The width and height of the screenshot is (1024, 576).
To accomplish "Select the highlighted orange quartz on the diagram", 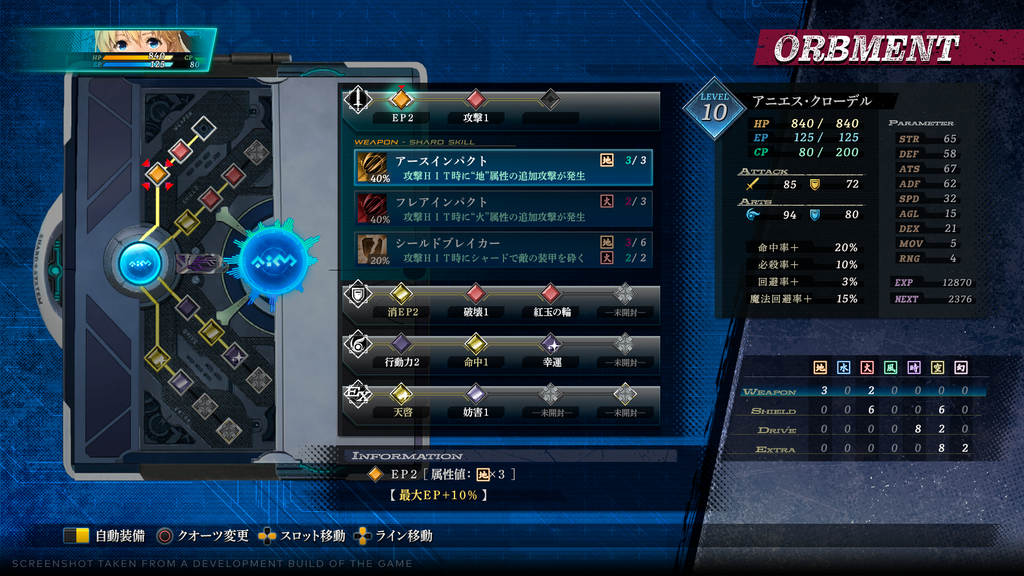I will tap(157, 174).
